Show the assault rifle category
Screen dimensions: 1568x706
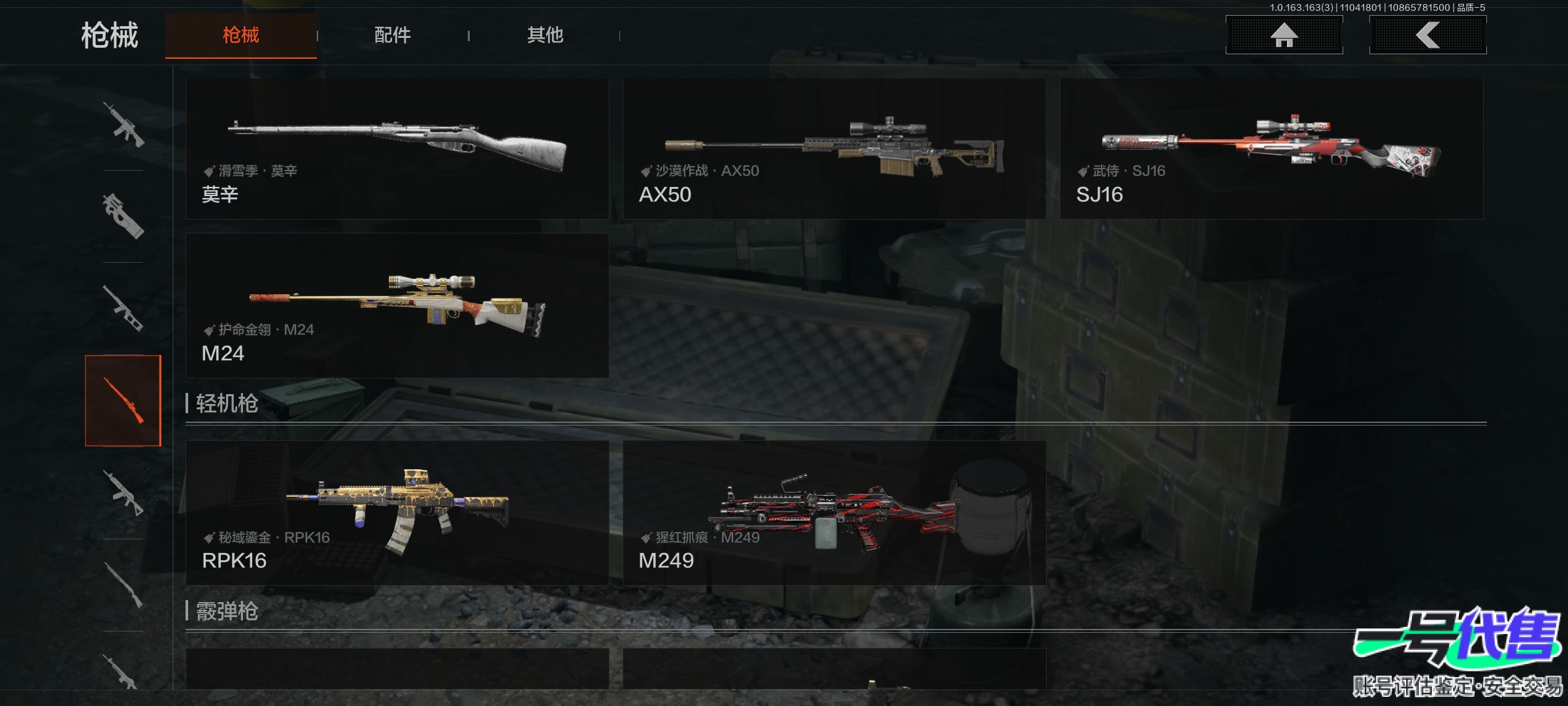123,124
